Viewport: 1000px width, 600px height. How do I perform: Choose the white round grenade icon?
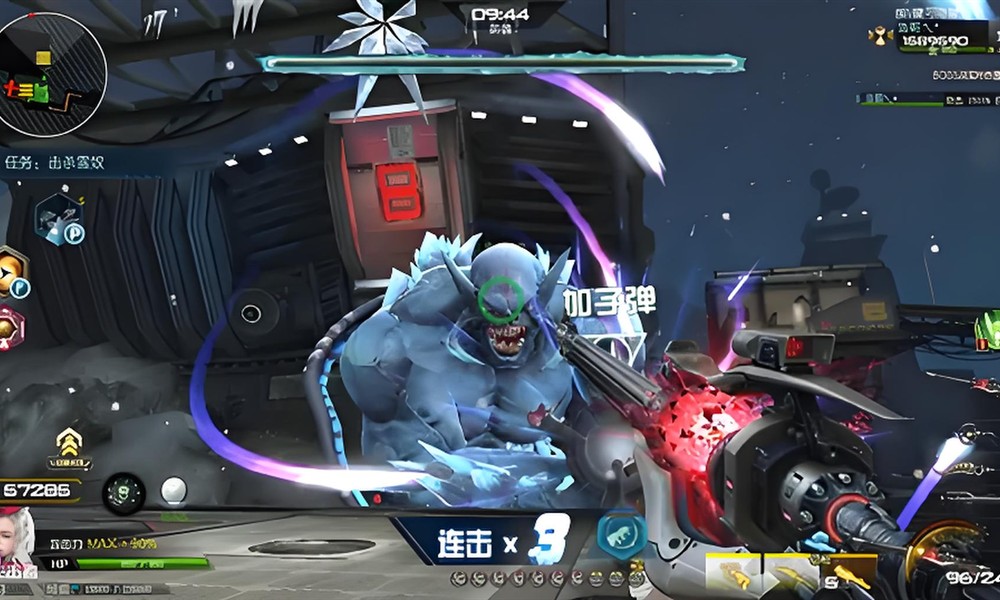coord(173,490)
